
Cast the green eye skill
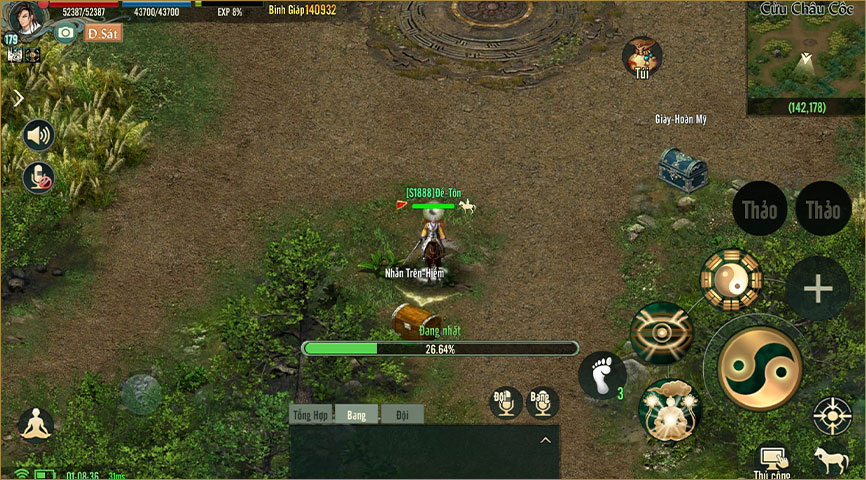(662, 332)
